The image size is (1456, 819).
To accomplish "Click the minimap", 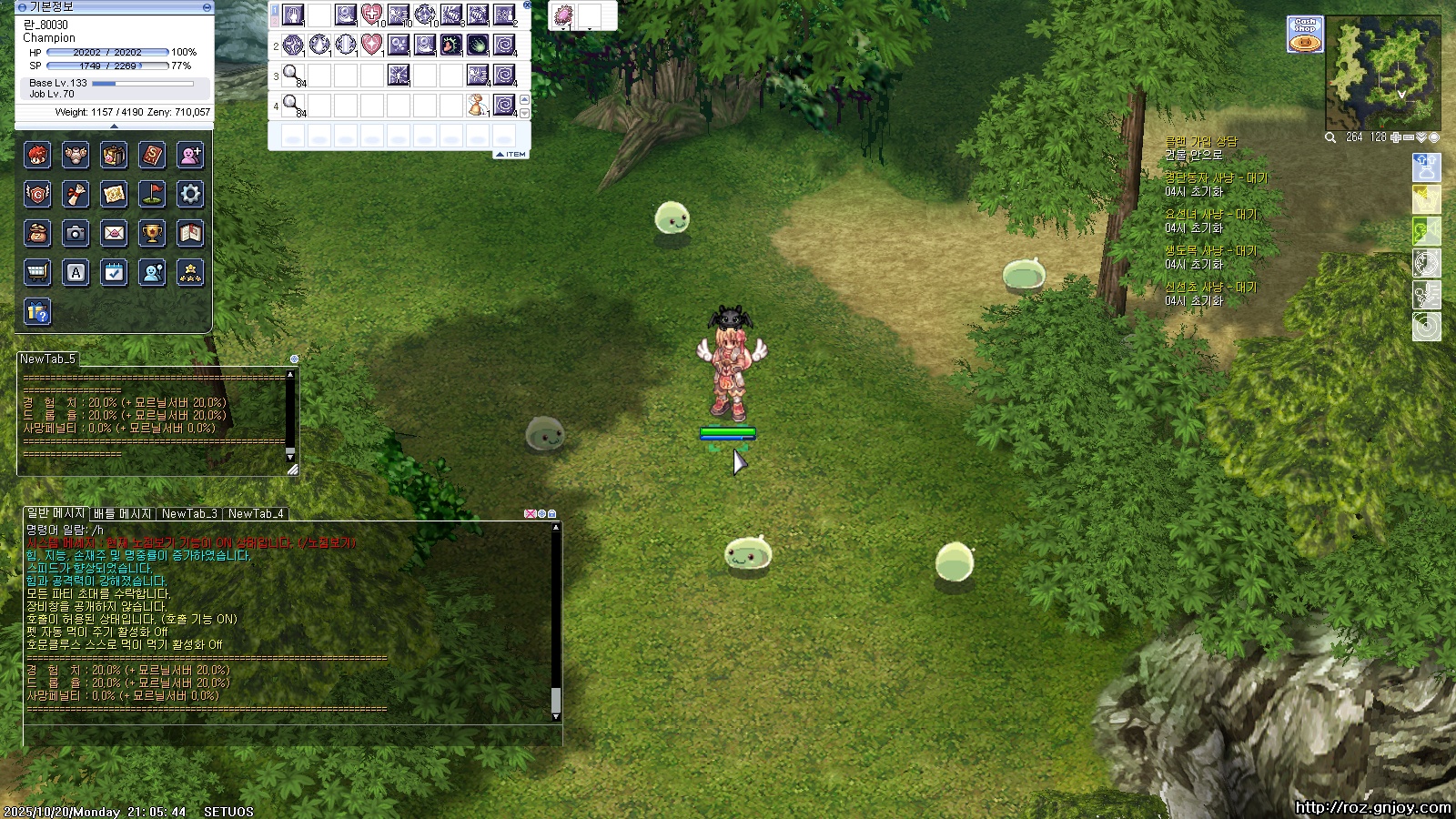I will pos(1382,73).
